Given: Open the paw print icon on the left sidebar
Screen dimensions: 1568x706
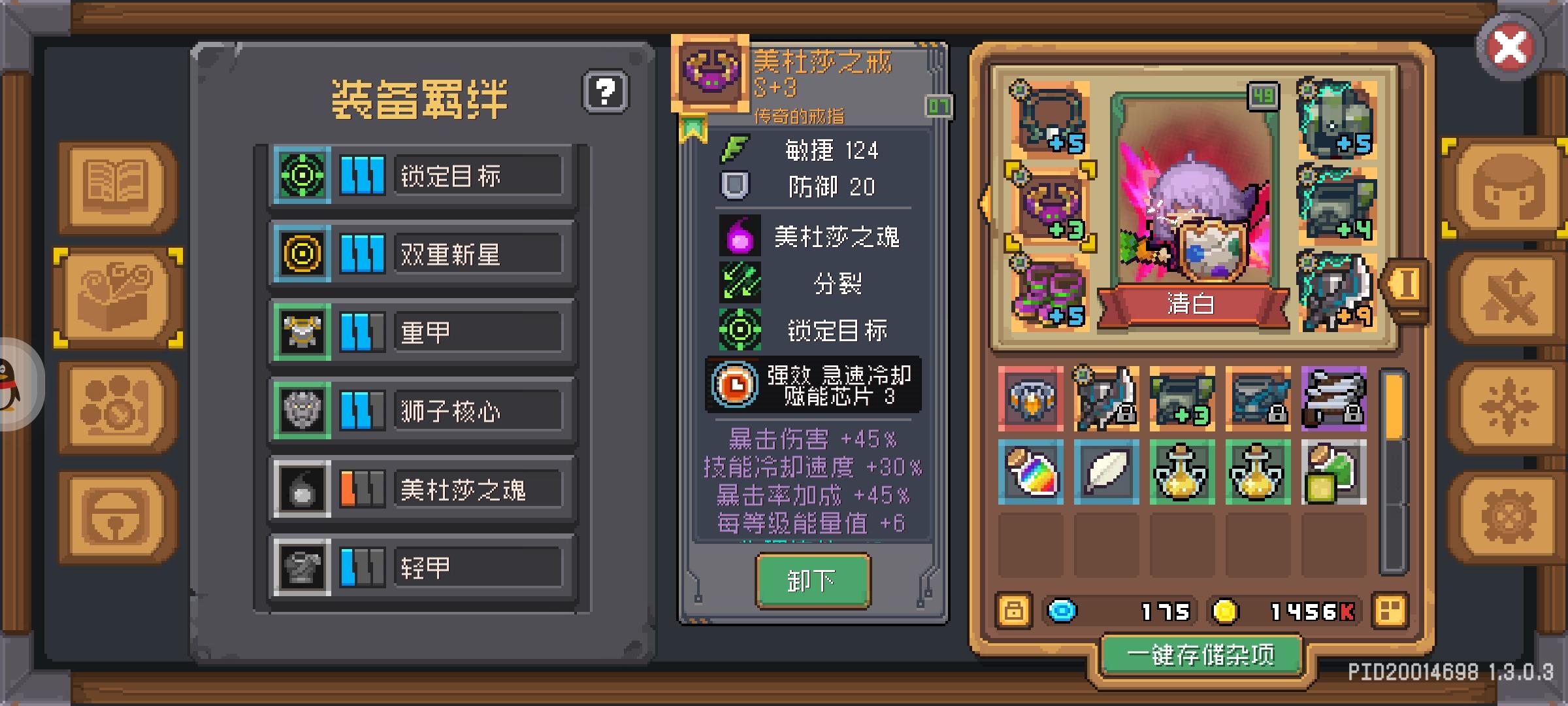Looking at the screenshot, I should tap(114, 404).
